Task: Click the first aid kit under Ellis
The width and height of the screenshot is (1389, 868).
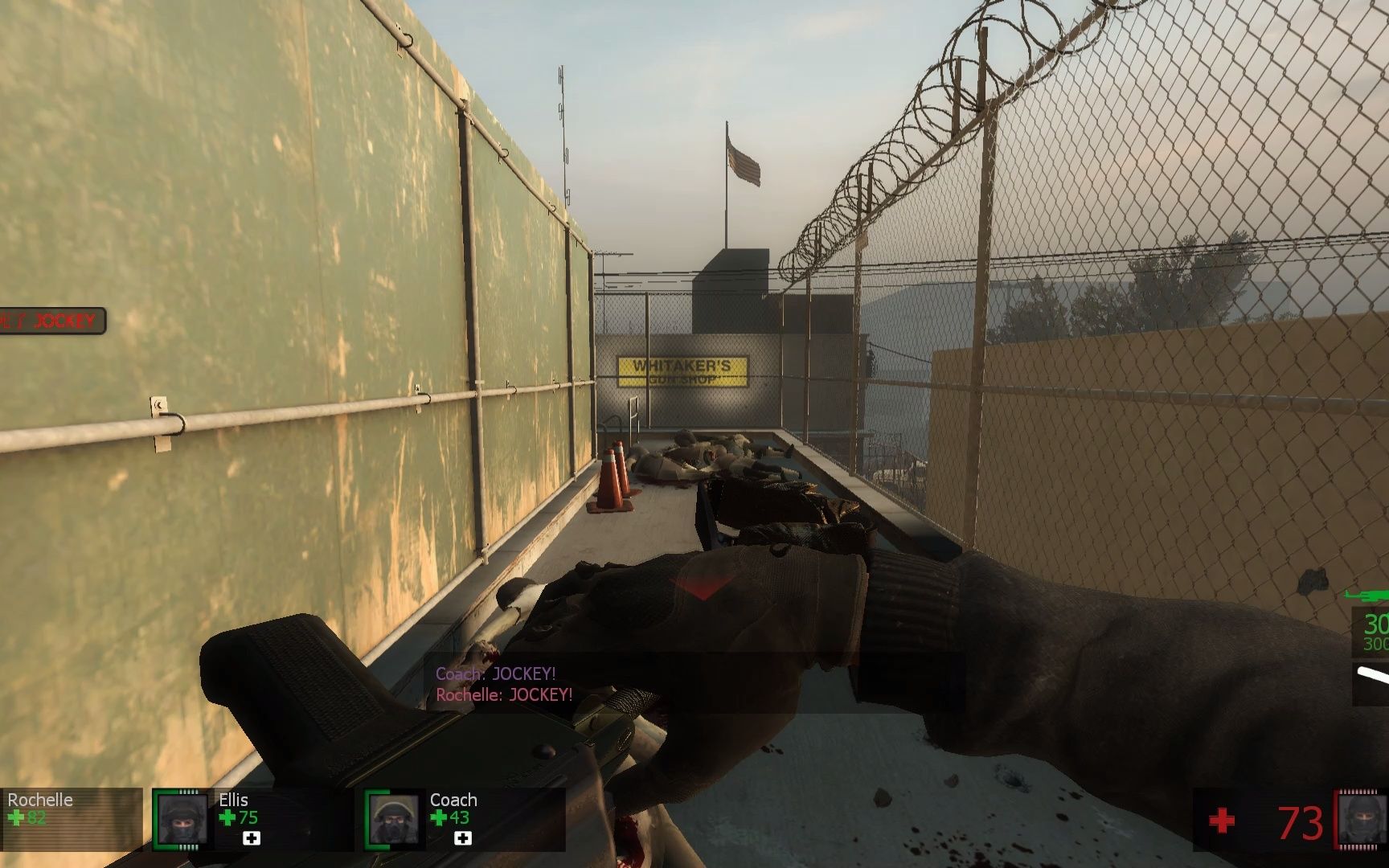Action: point(252,838)
